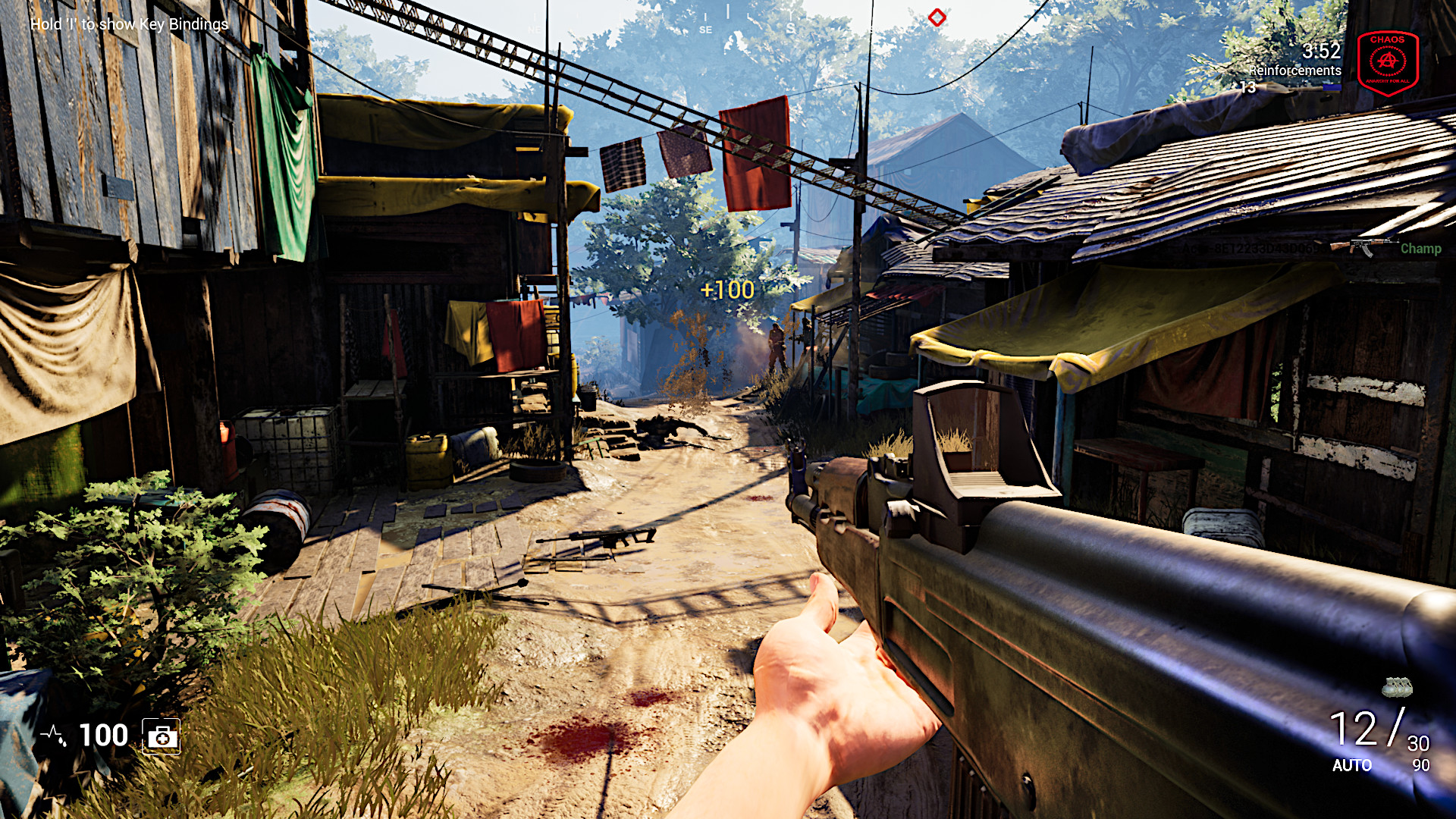Click the grenade icon above the ammo counter
The image size is (1456, 819).
tap(1396, 687)
